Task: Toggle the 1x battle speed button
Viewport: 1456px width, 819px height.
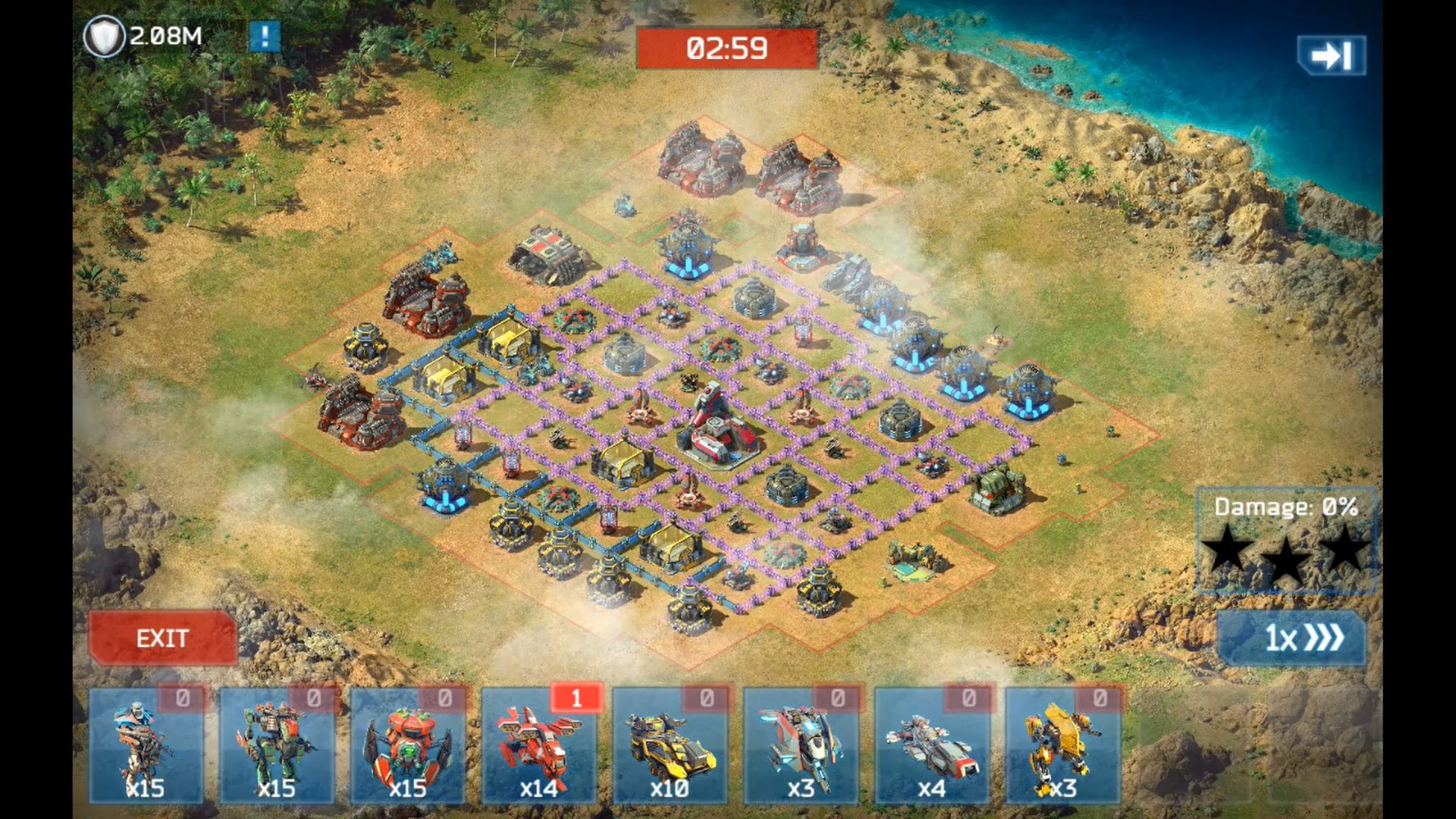Action: (x=1291, y=639)
